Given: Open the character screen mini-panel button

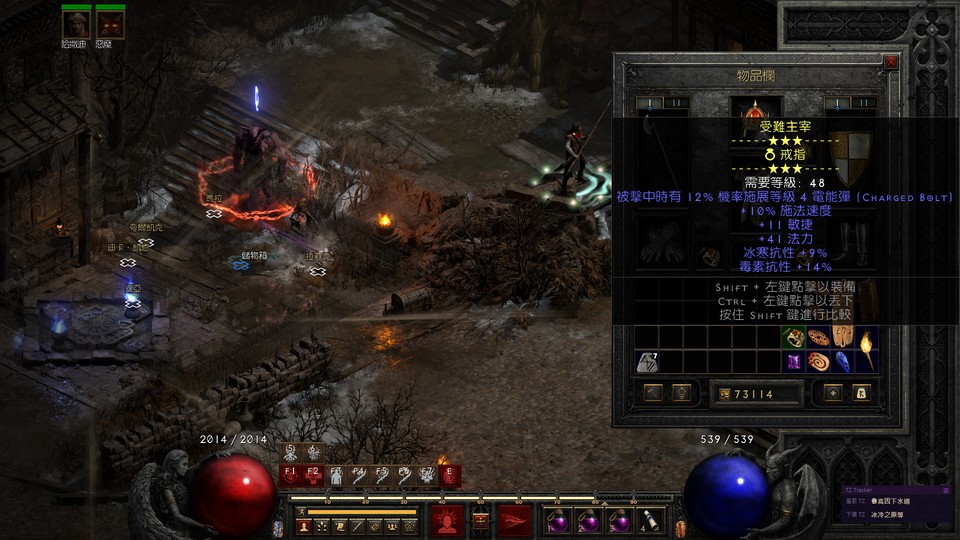Looking at the screenshot, I should (x=302, y=525).
